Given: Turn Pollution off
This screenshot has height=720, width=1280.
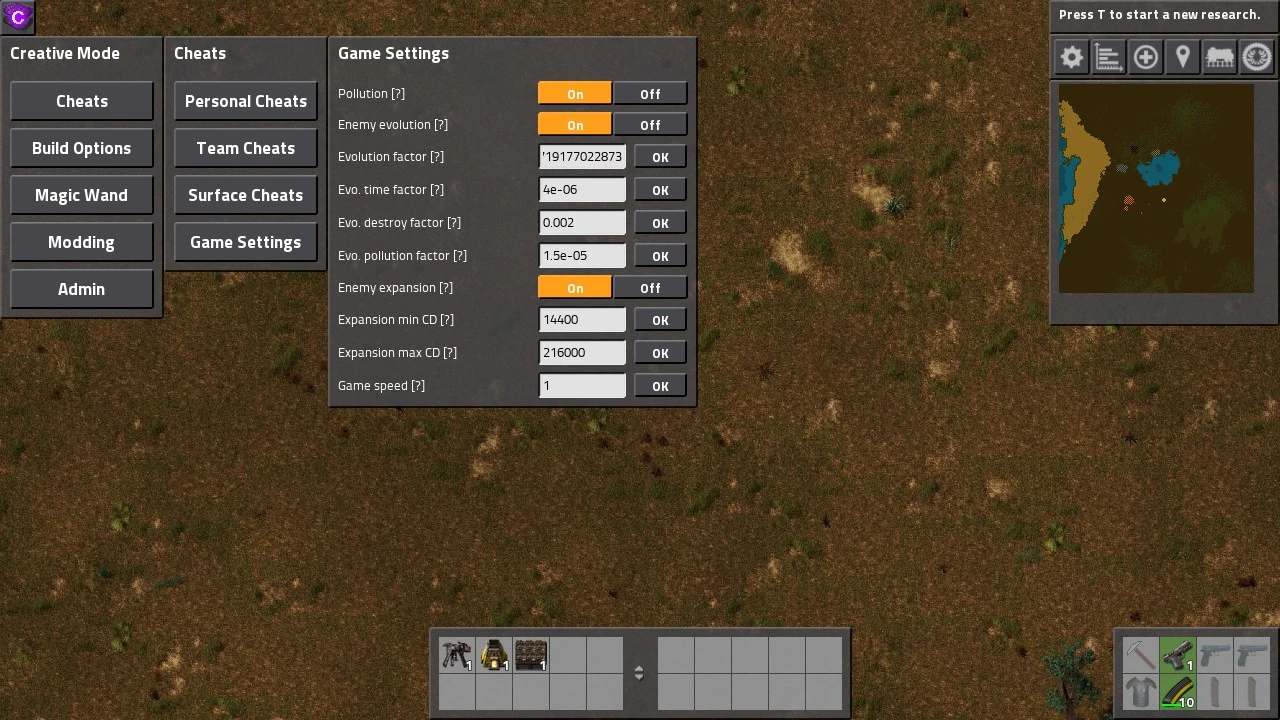Looking at the screenshot, I should click(x=650, y=93).
